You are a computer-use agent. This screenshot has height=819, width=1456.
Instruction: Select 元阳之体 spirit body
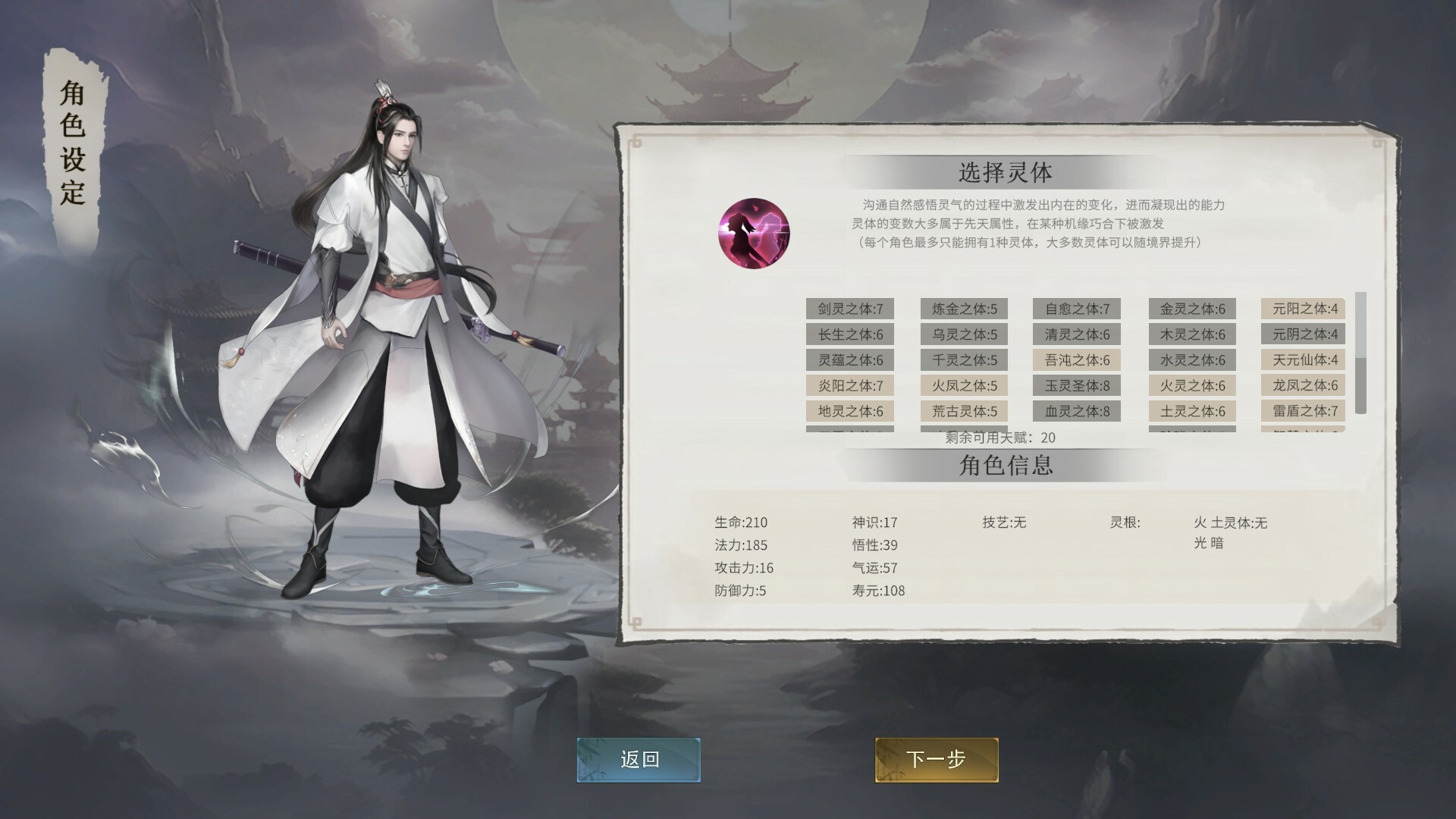[x=1303, y=309]
